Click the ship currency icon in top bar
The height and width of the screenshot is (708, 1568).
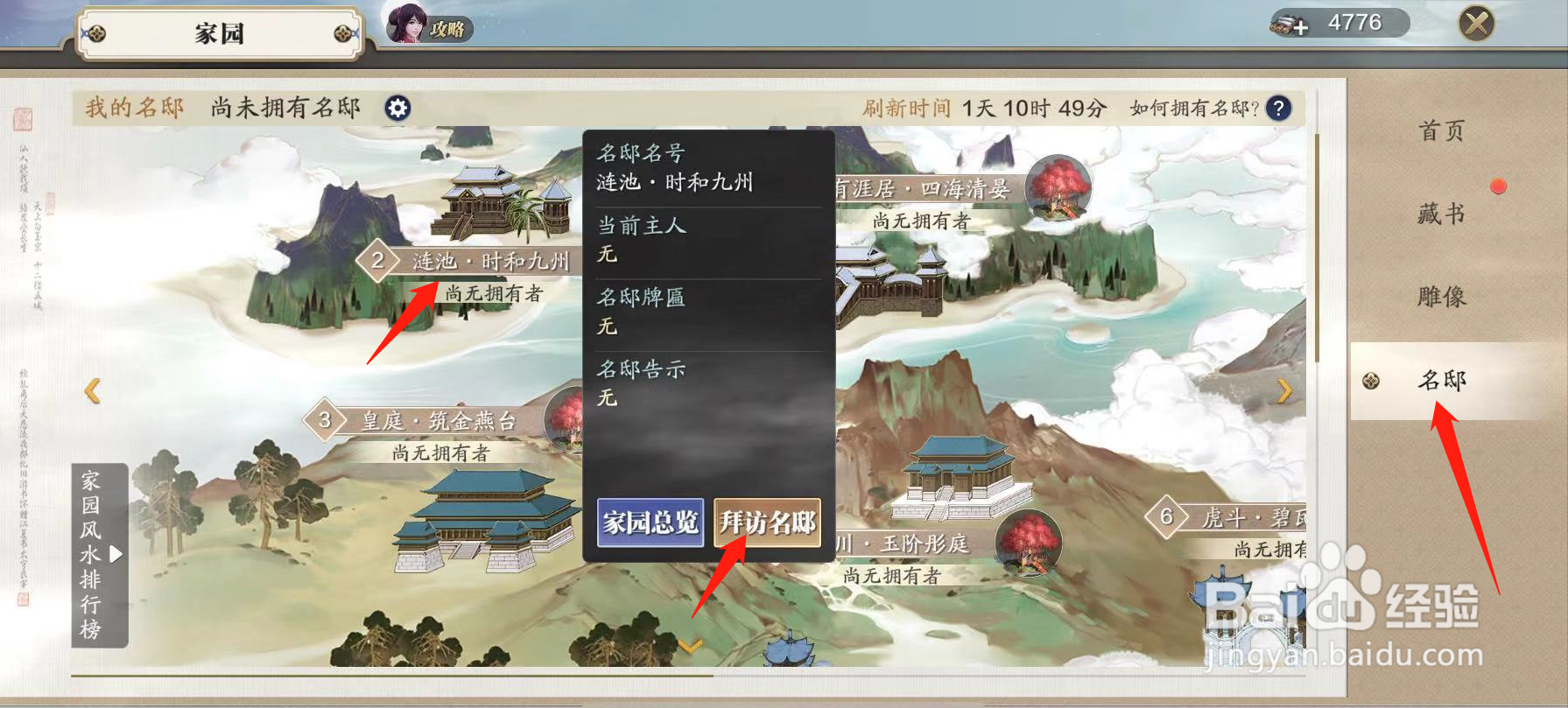pos(1283,24)
